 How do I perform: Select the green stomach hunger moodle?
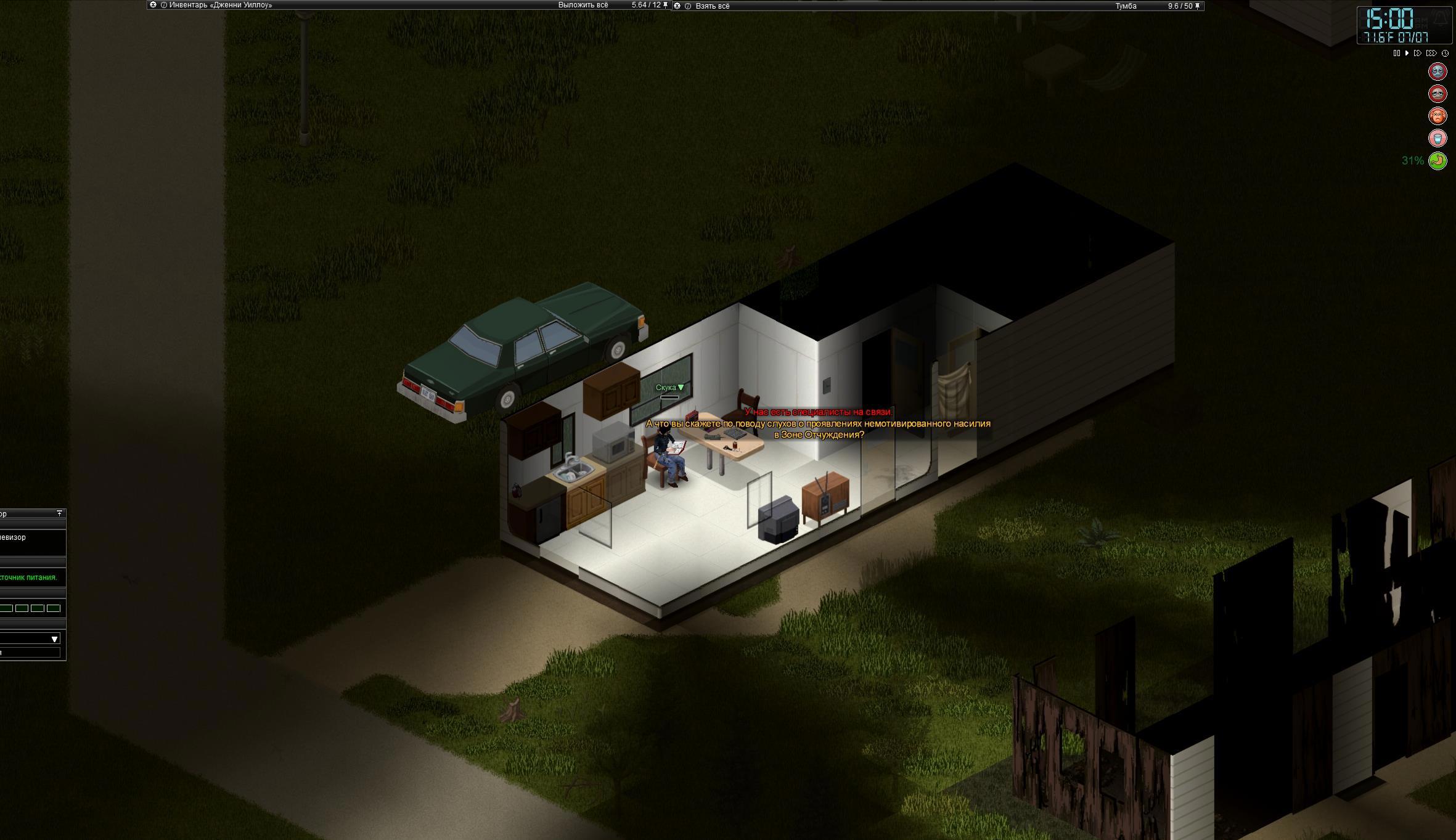pyautogui.click(x=1438, y=161)
